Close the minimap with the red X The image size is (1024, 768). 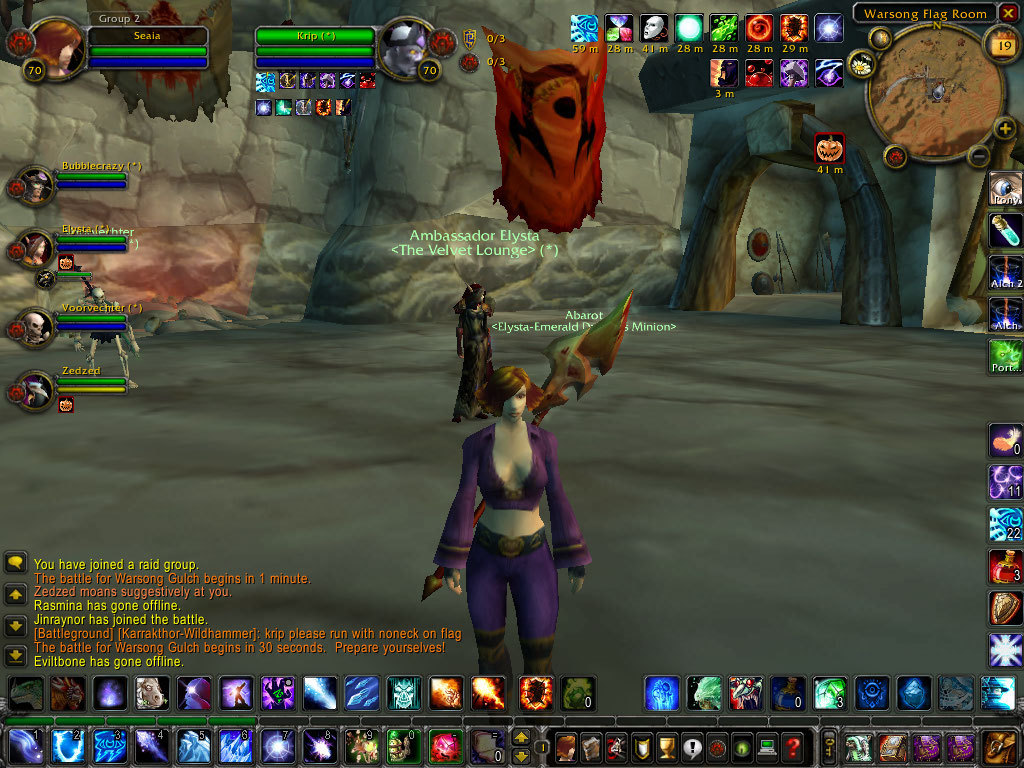pyautogui.click(x=1008, y=13)
